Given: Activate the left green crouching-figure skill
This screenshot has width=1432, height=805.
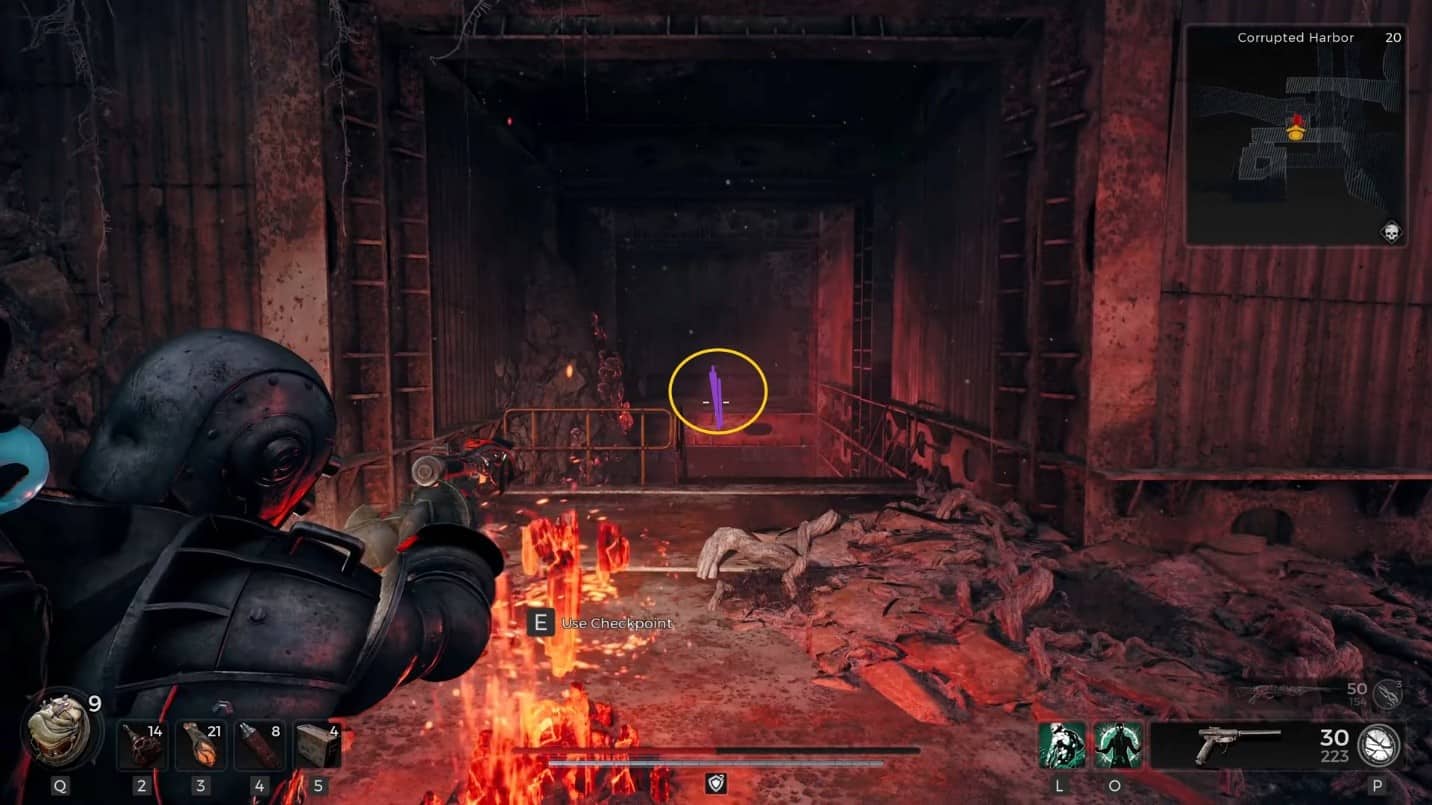Looking at the screenshot, I should point(1060,745).
